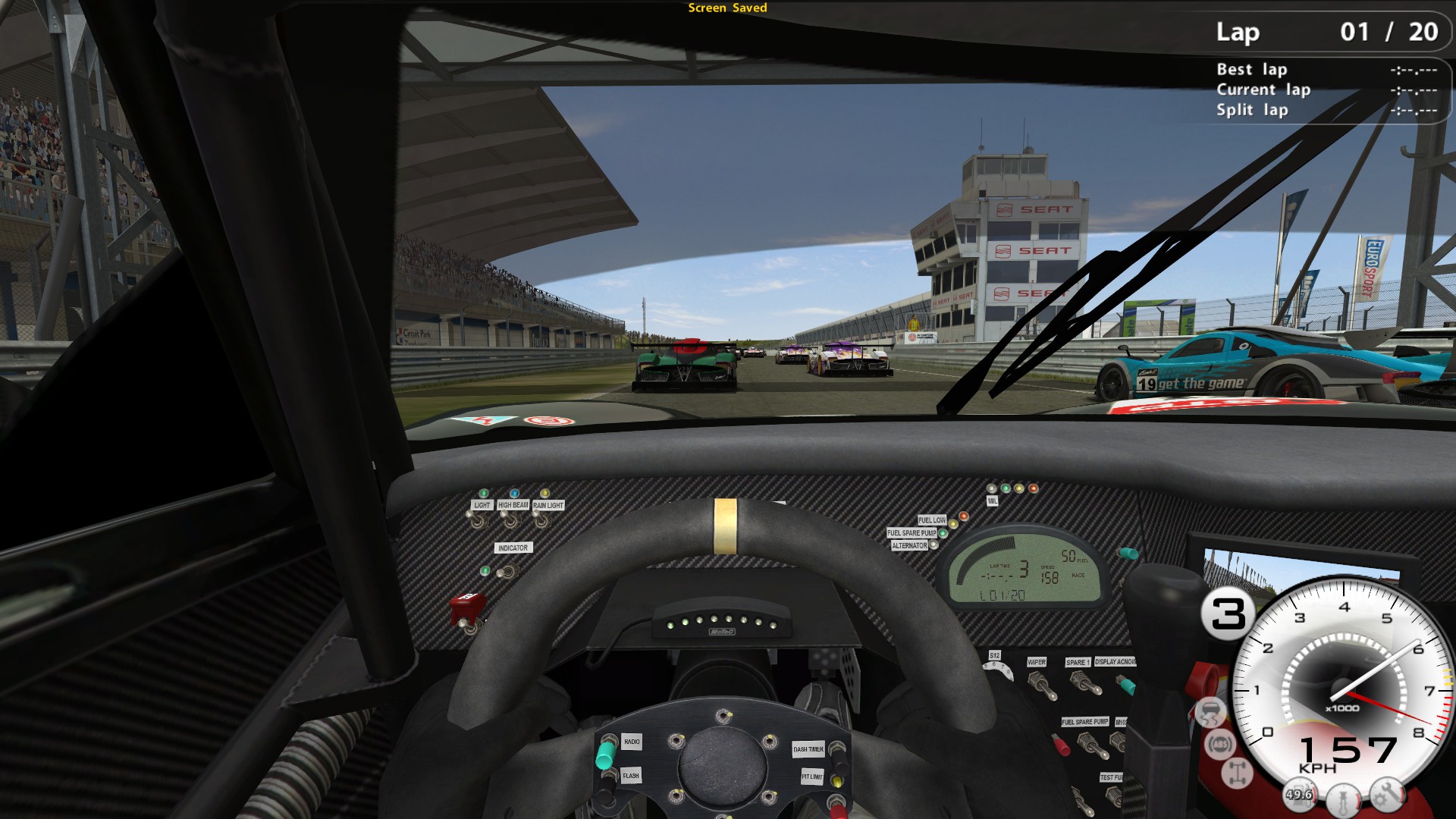Open the drivetrain axle icon below ABS

(x=1236, y=771)
